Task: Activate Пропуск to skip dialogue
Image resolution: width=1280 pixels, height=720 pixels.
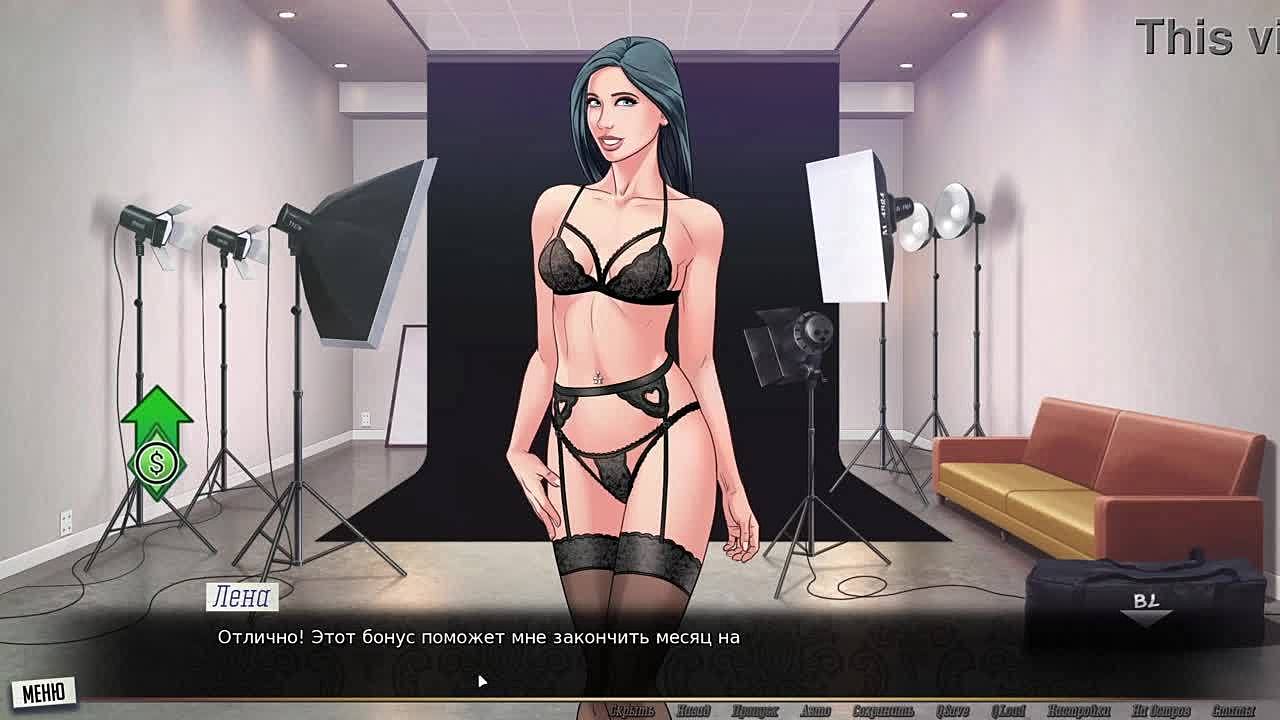Action: [754, 711]
